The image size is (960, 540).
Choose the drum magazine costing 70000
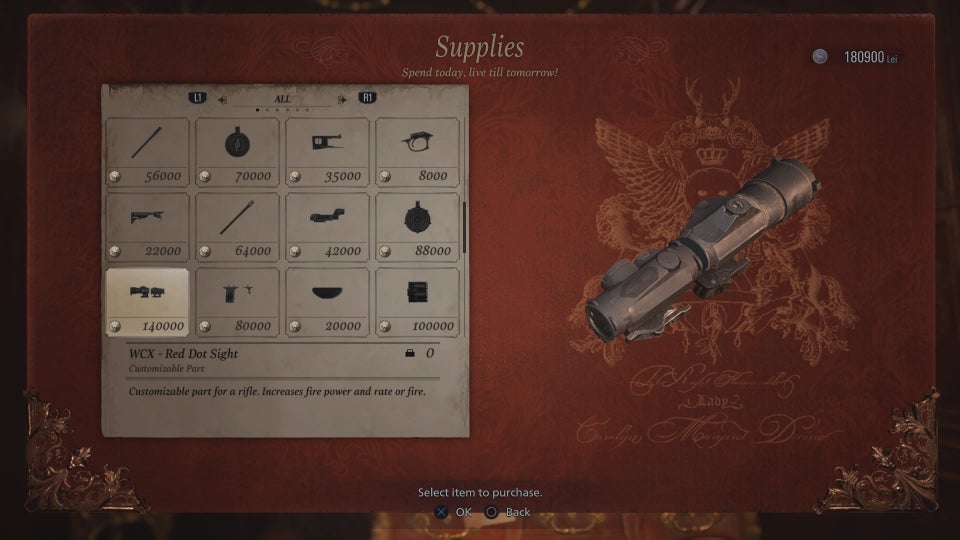click(x=237, y=152)
